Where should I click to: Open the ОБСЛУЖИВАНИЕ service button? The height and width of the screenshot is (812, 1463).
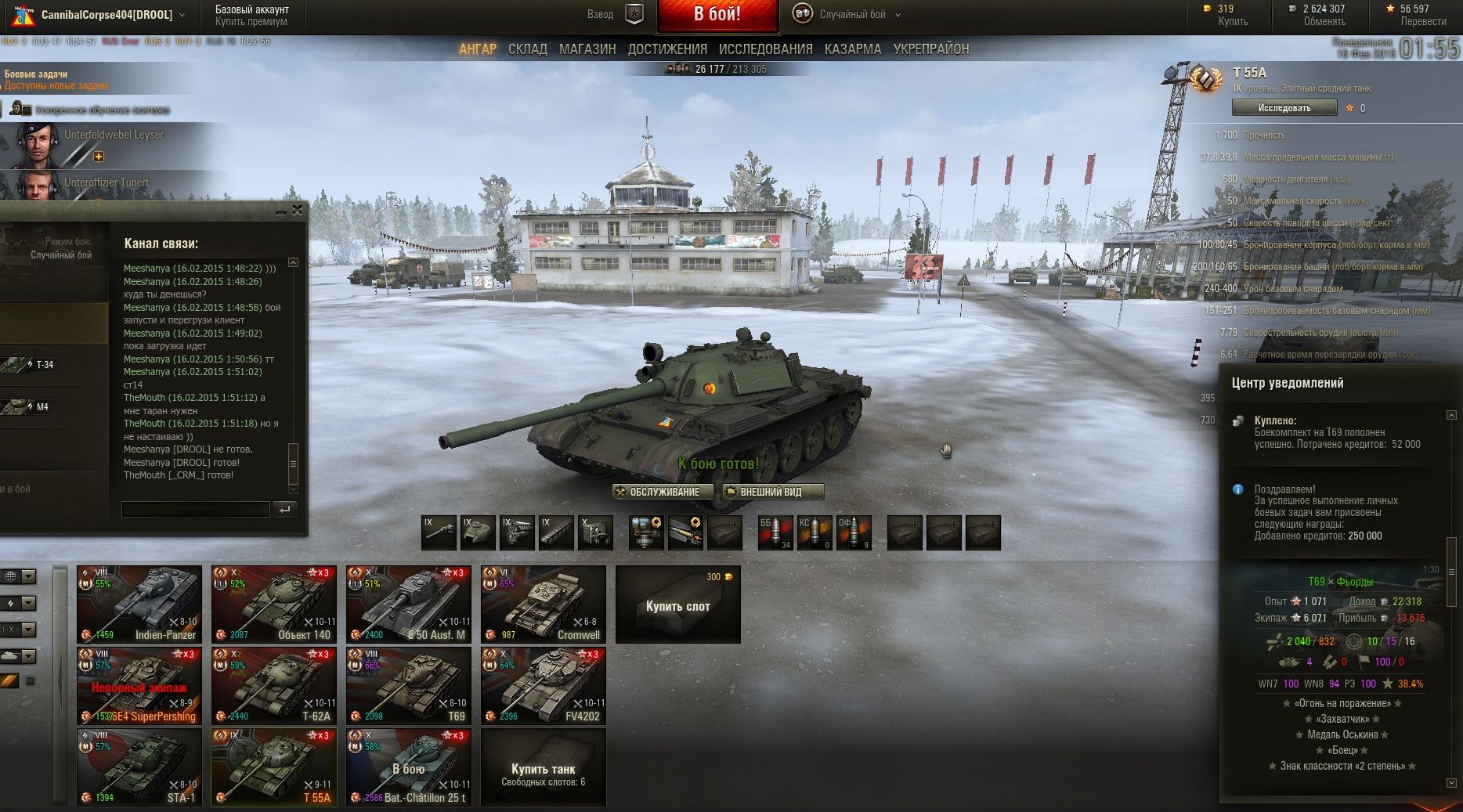click(663, 492)
